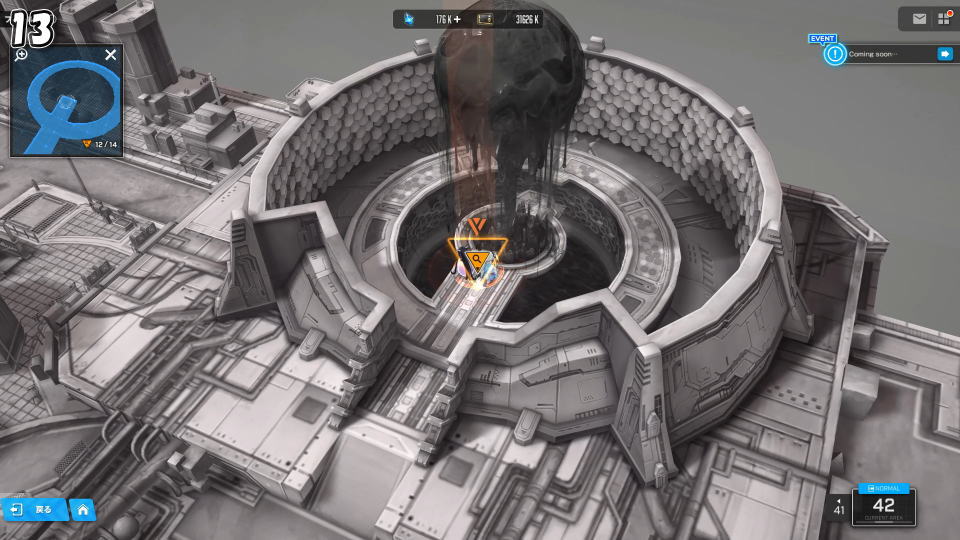Image resolution: width=960 pixels, height=540 pixels.
Task: Open the blue ring minimap
Action: coord(64,102)
